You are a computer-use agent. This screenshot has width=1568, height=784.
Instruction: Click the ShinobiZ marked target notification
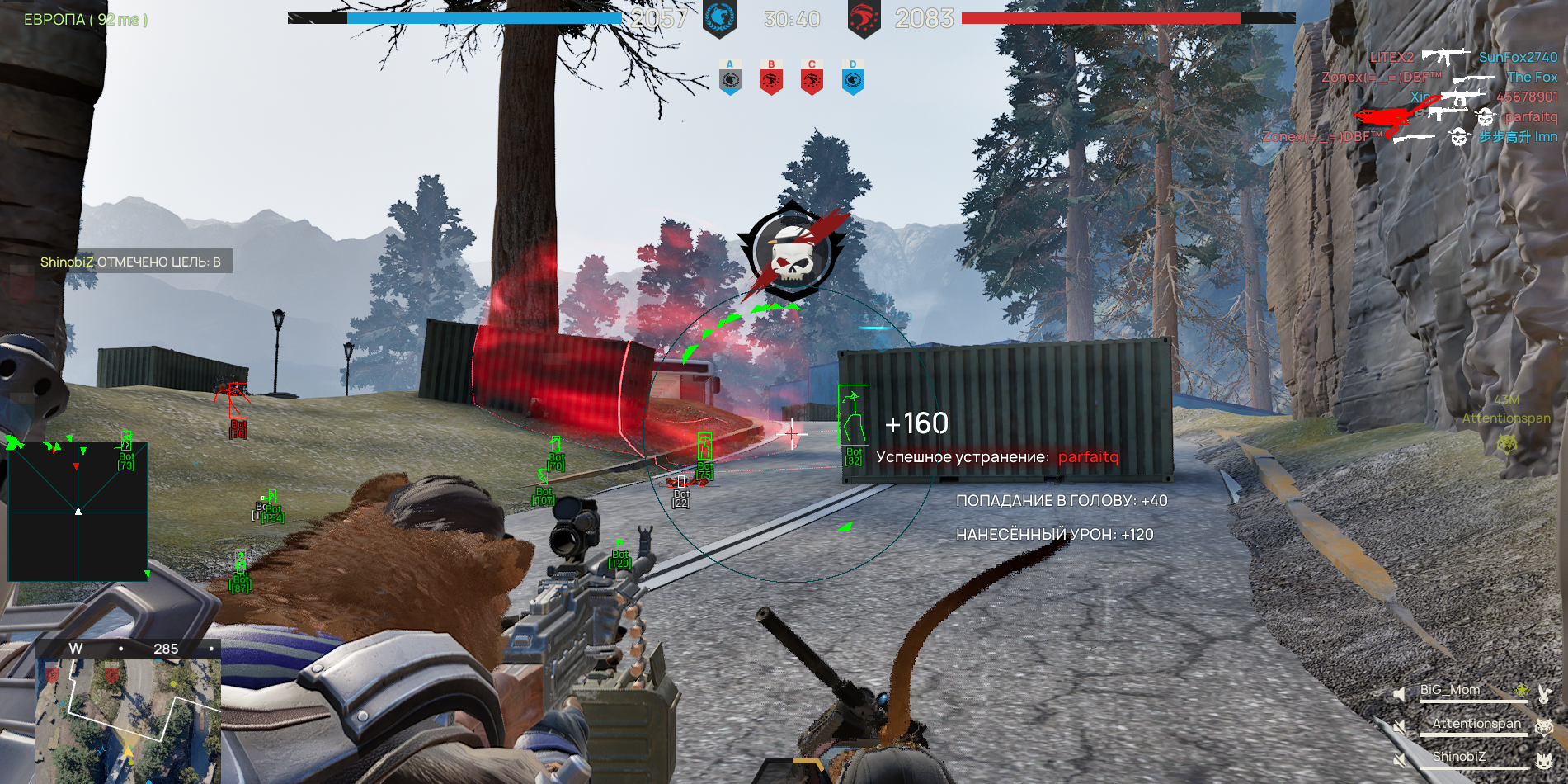[130, 262]
